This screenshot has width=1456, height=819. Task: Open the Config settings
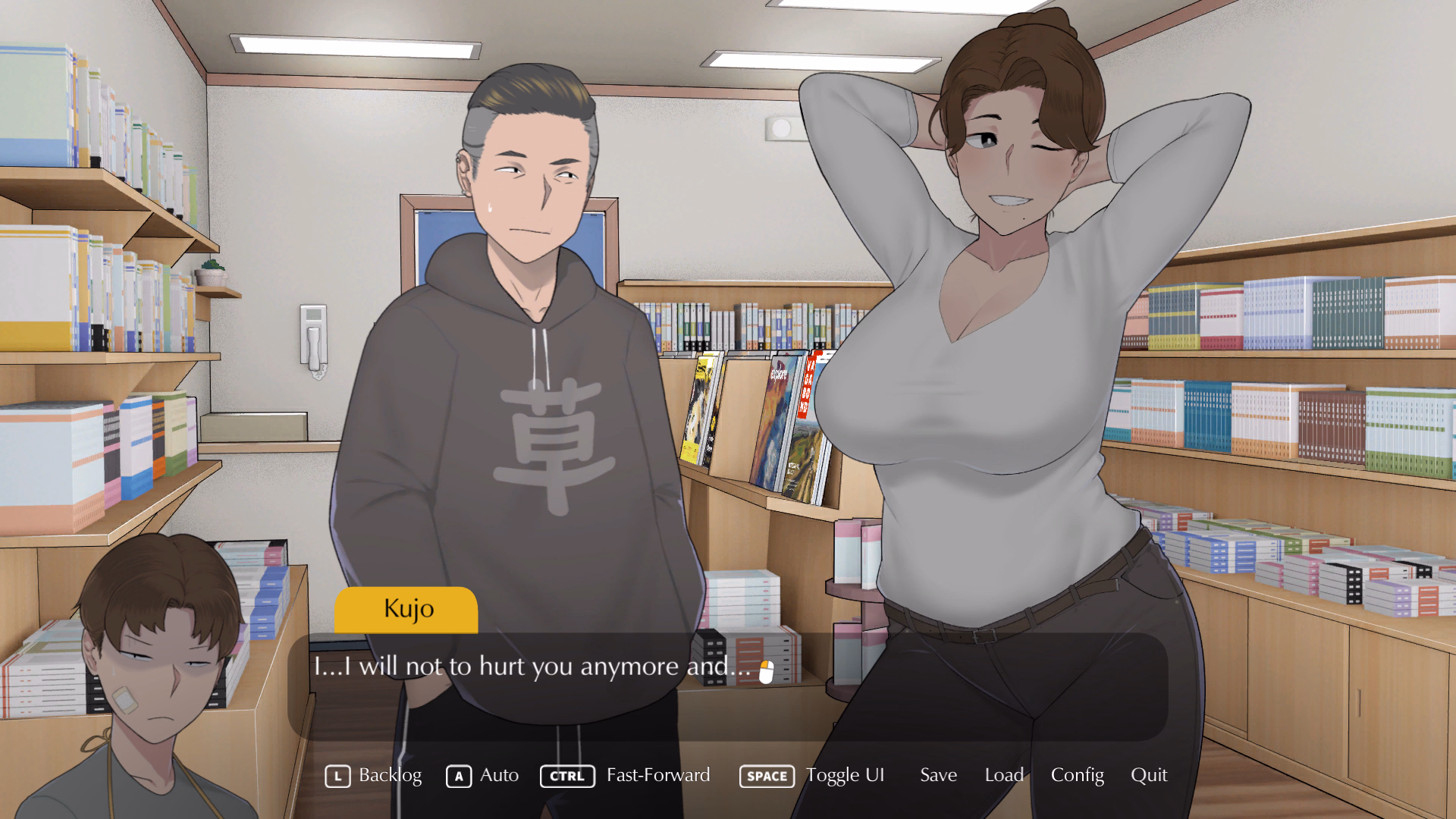(1077, 775)
